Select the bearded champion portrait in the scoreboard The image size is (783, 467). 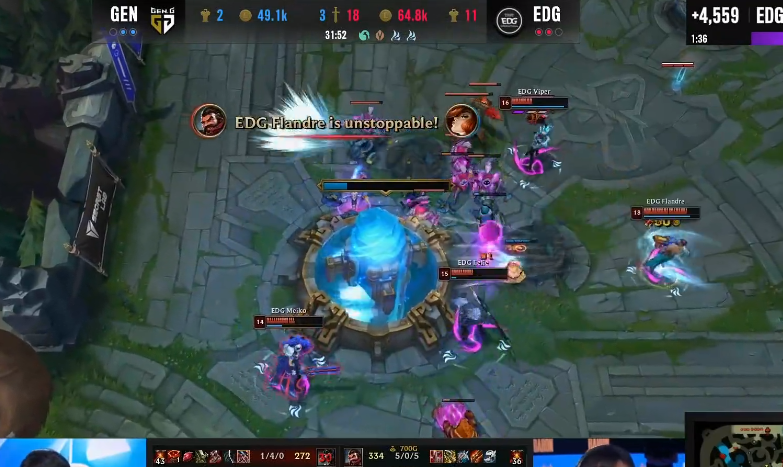click(353, 457)
